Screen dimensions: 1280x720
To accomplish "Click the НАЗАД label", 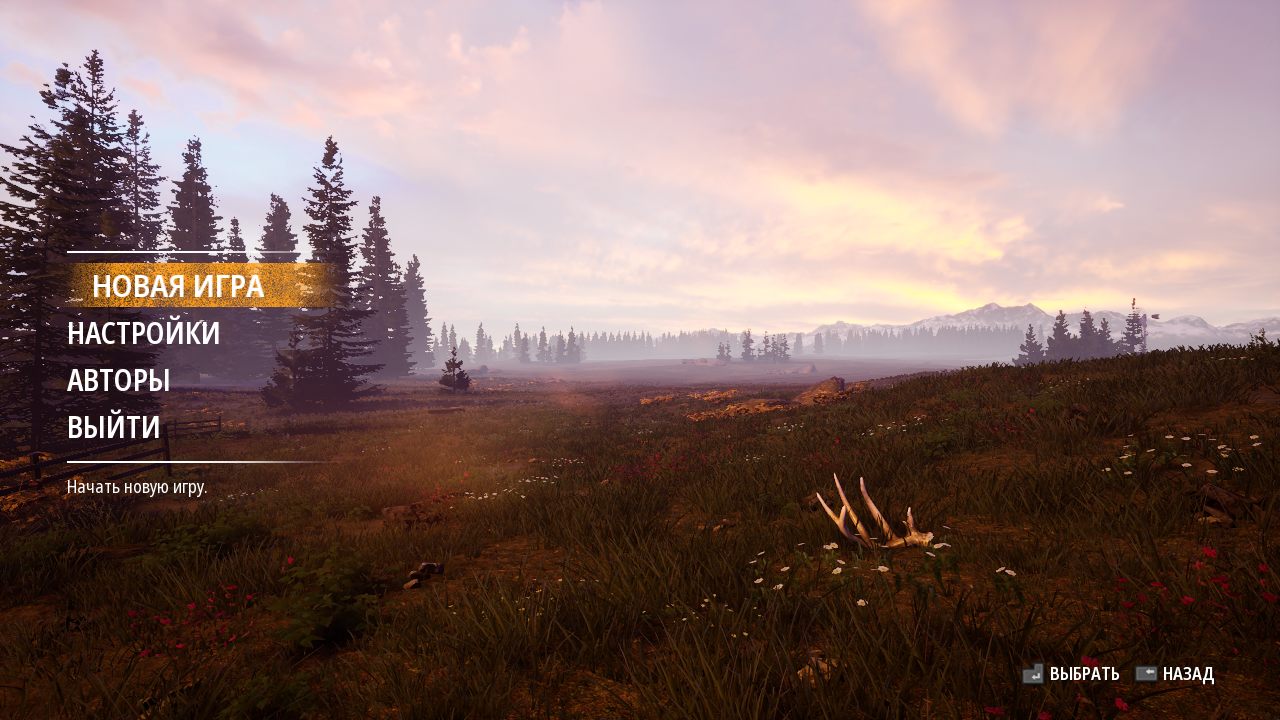I will (1189, 675).
